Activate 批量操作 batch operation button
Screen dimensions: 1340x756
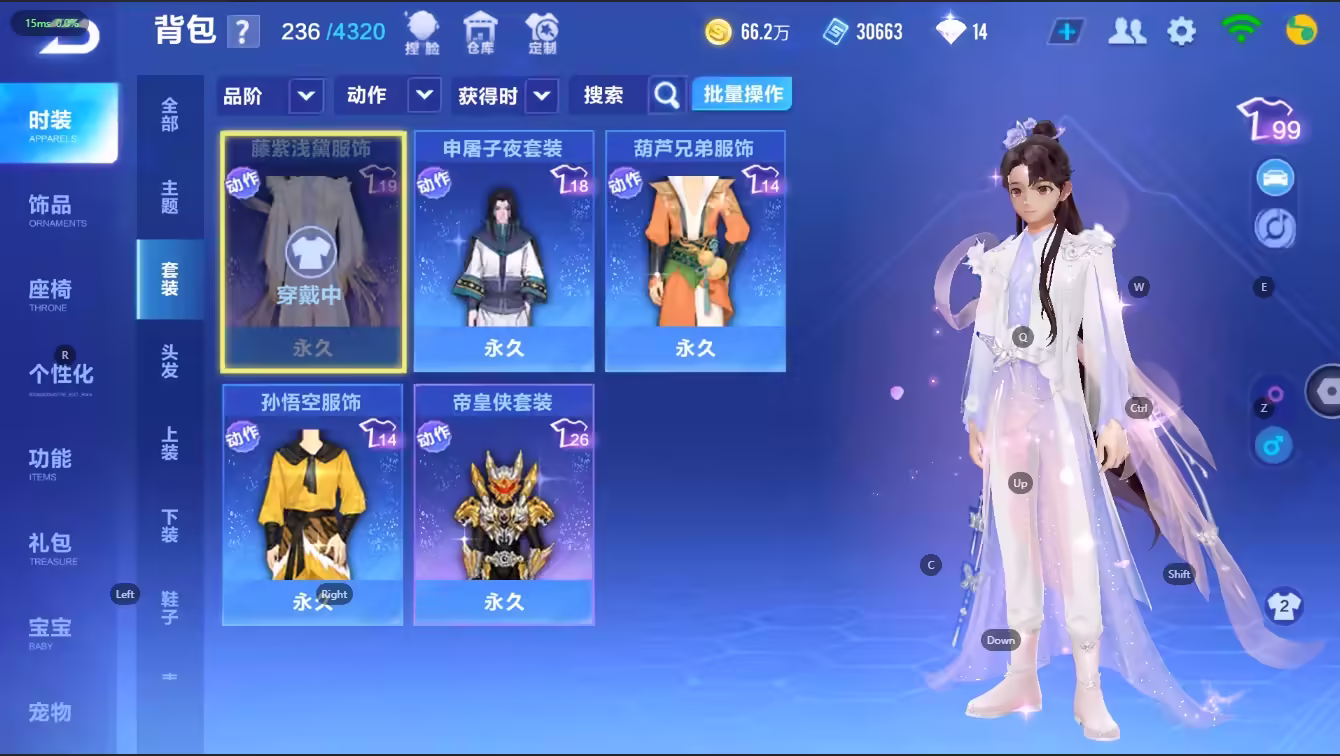click(x=742, y=95)
